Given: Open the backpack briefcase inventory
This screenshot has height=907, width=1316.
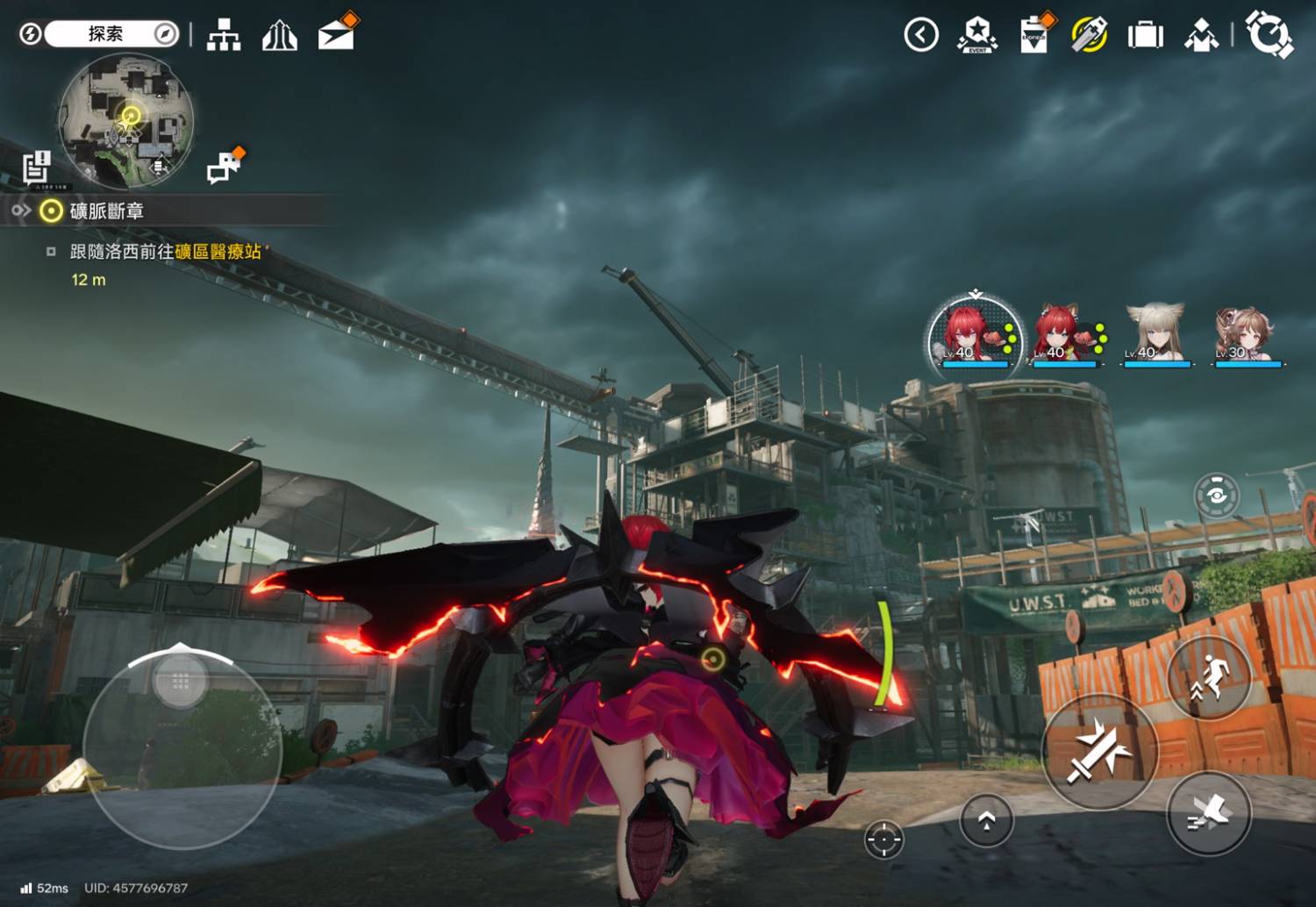Looking at the screenshot, I should pos(1145,35).
